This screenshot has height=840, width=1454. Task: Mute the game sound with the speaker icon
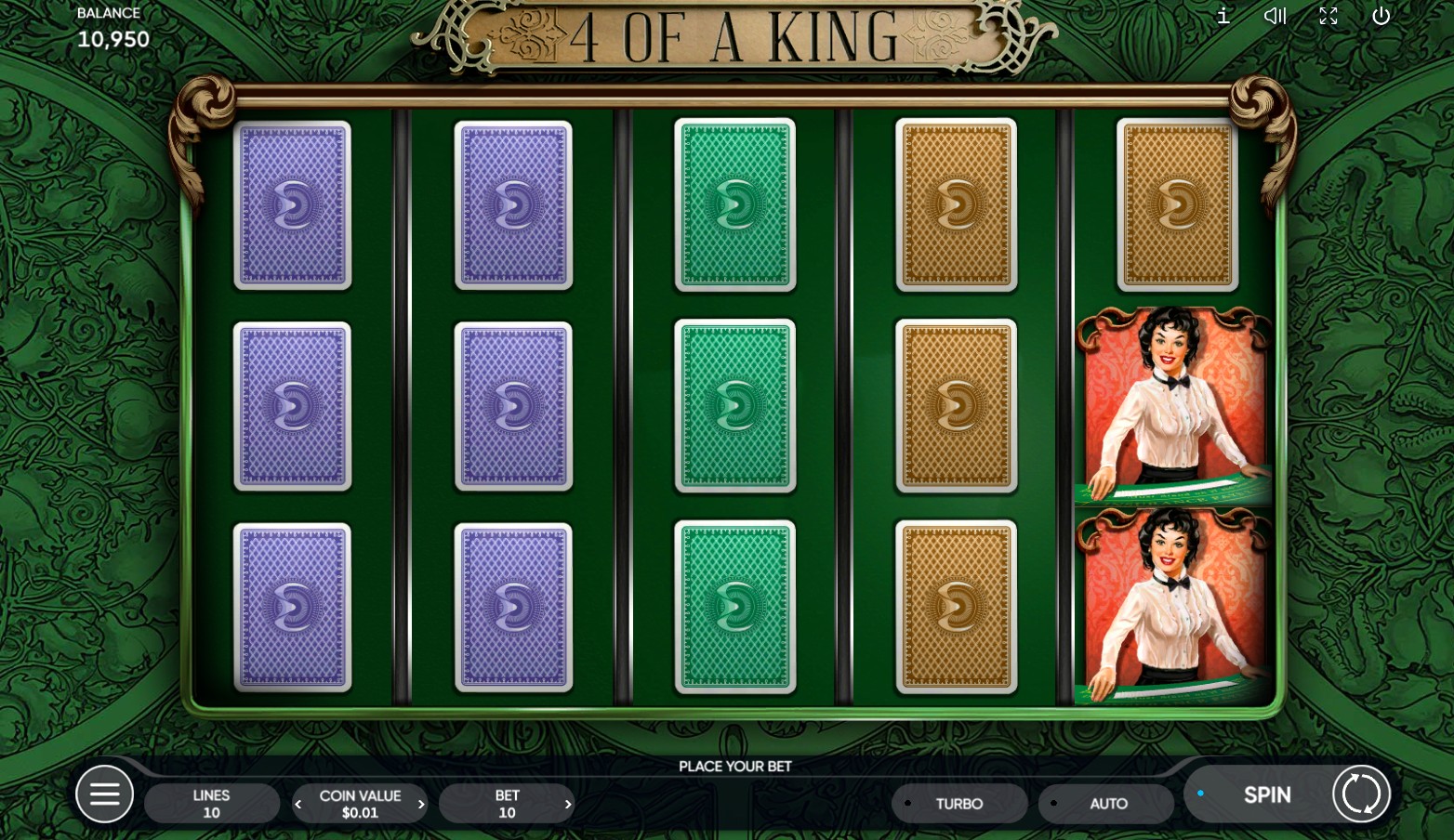pyautogui.click(x=1275, y=16)
